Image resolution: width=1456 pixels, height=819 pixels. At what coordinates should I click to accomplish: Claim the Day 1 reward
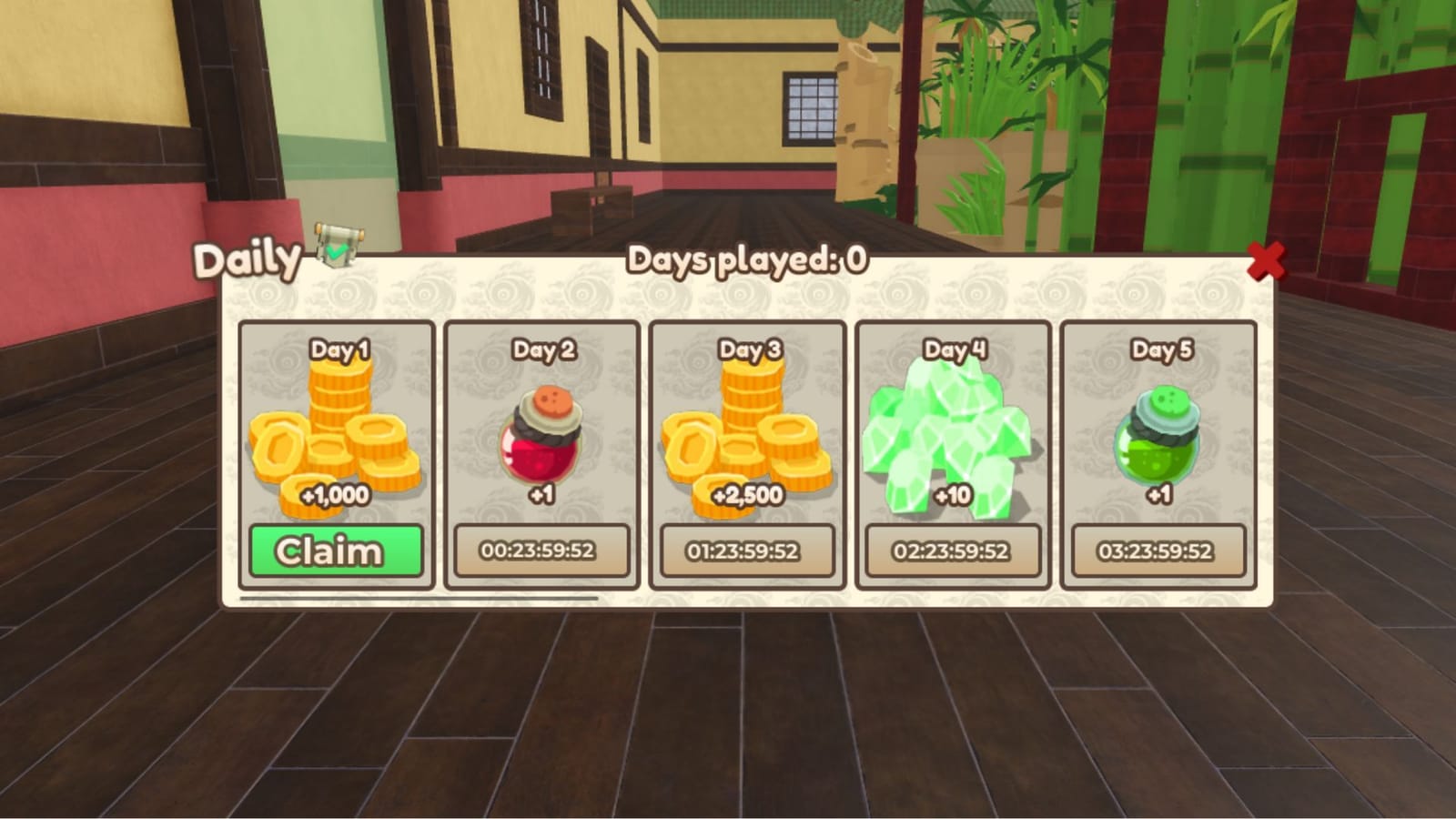[335, 550]
